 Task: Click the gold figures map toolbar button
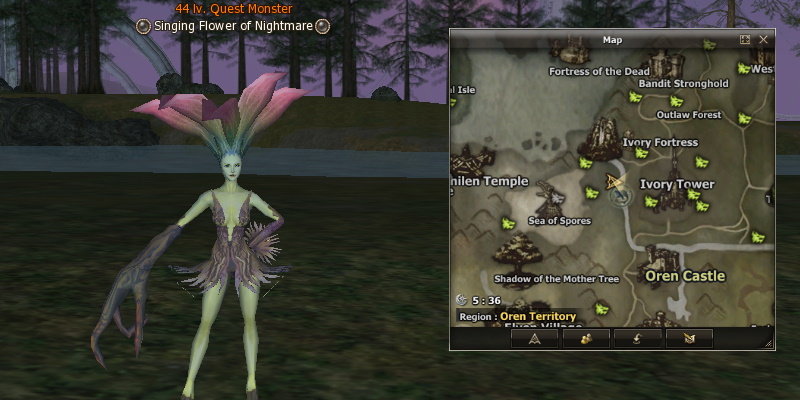(586, 337)
